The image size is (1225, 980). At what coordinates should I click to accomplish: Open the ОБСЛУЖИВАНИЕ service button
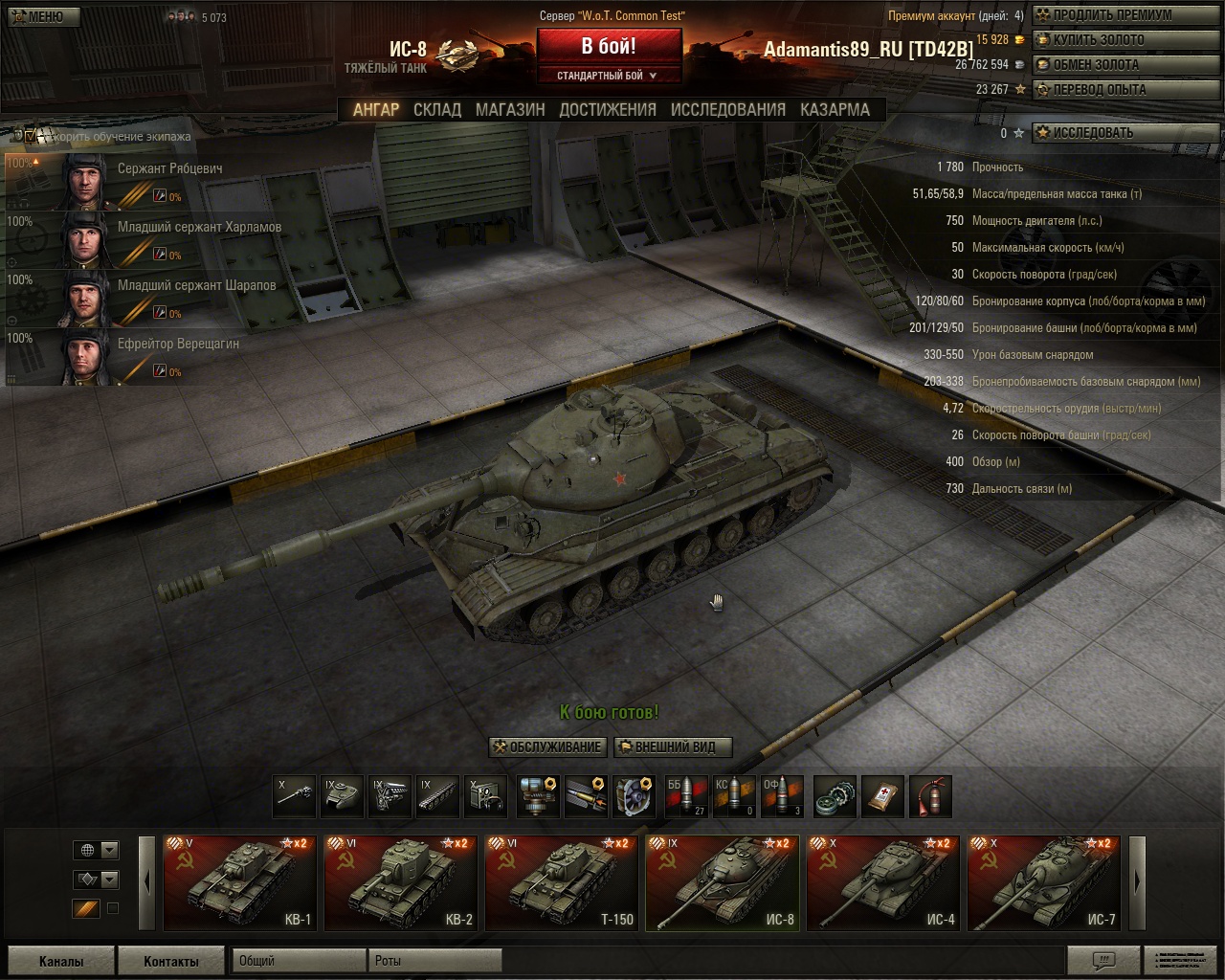[546, 747]
